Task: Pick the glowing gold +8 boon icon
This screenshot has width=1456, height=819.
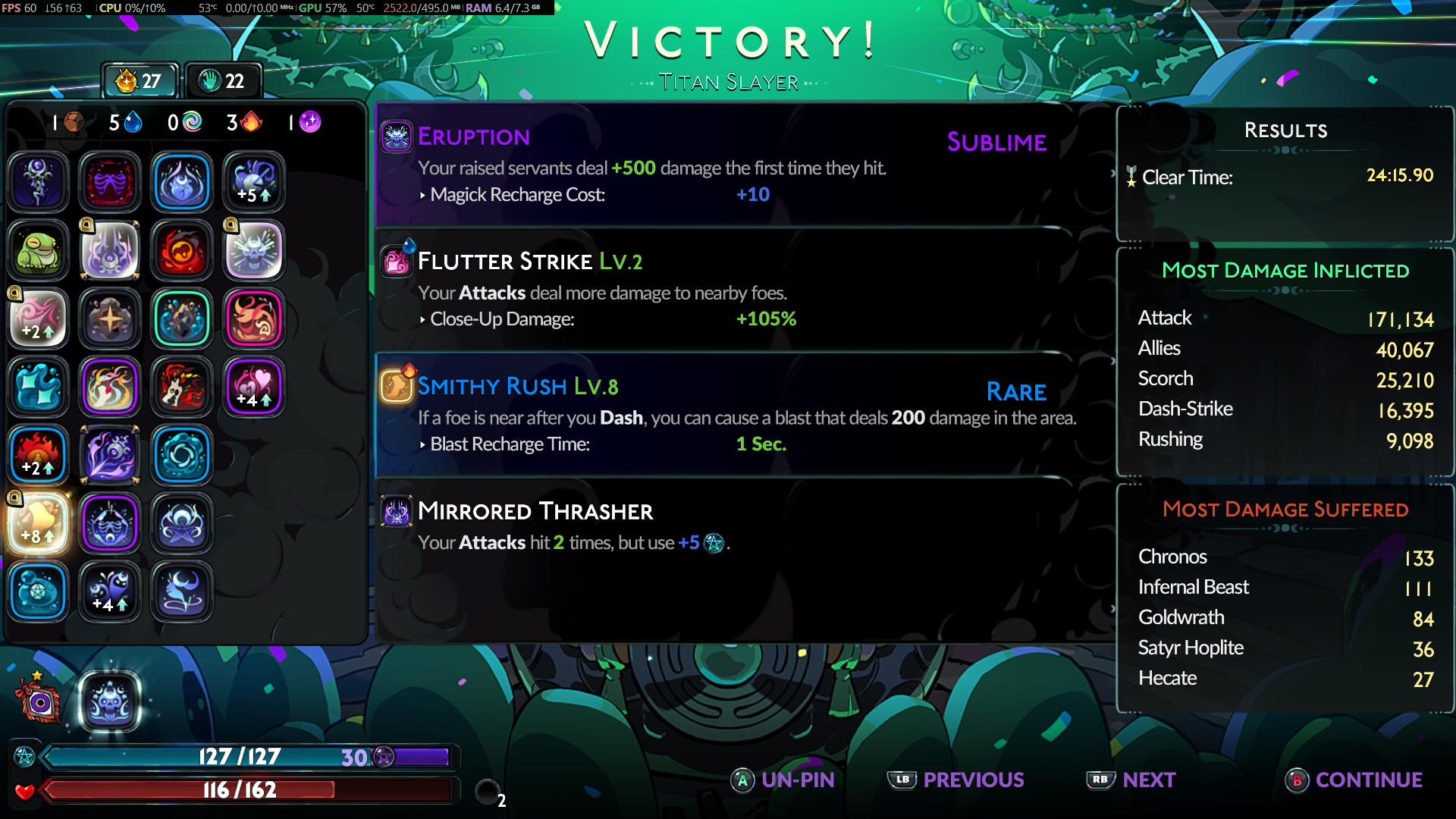Action: click(x=38, y=523)
